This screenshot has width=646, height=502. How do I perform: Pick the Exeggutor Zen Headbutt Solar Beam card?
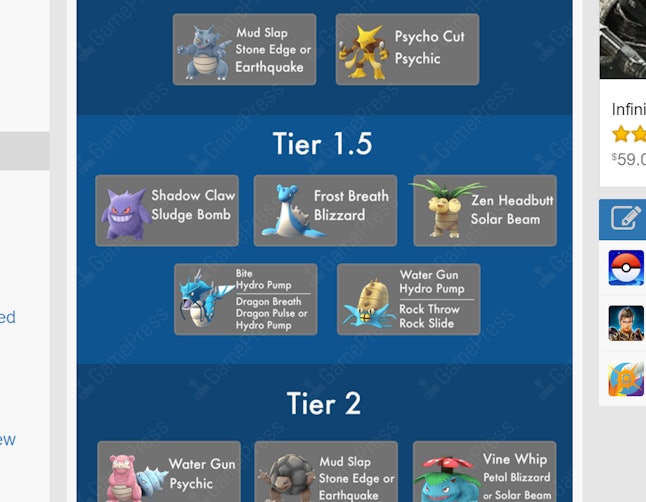tap(484, 210)
